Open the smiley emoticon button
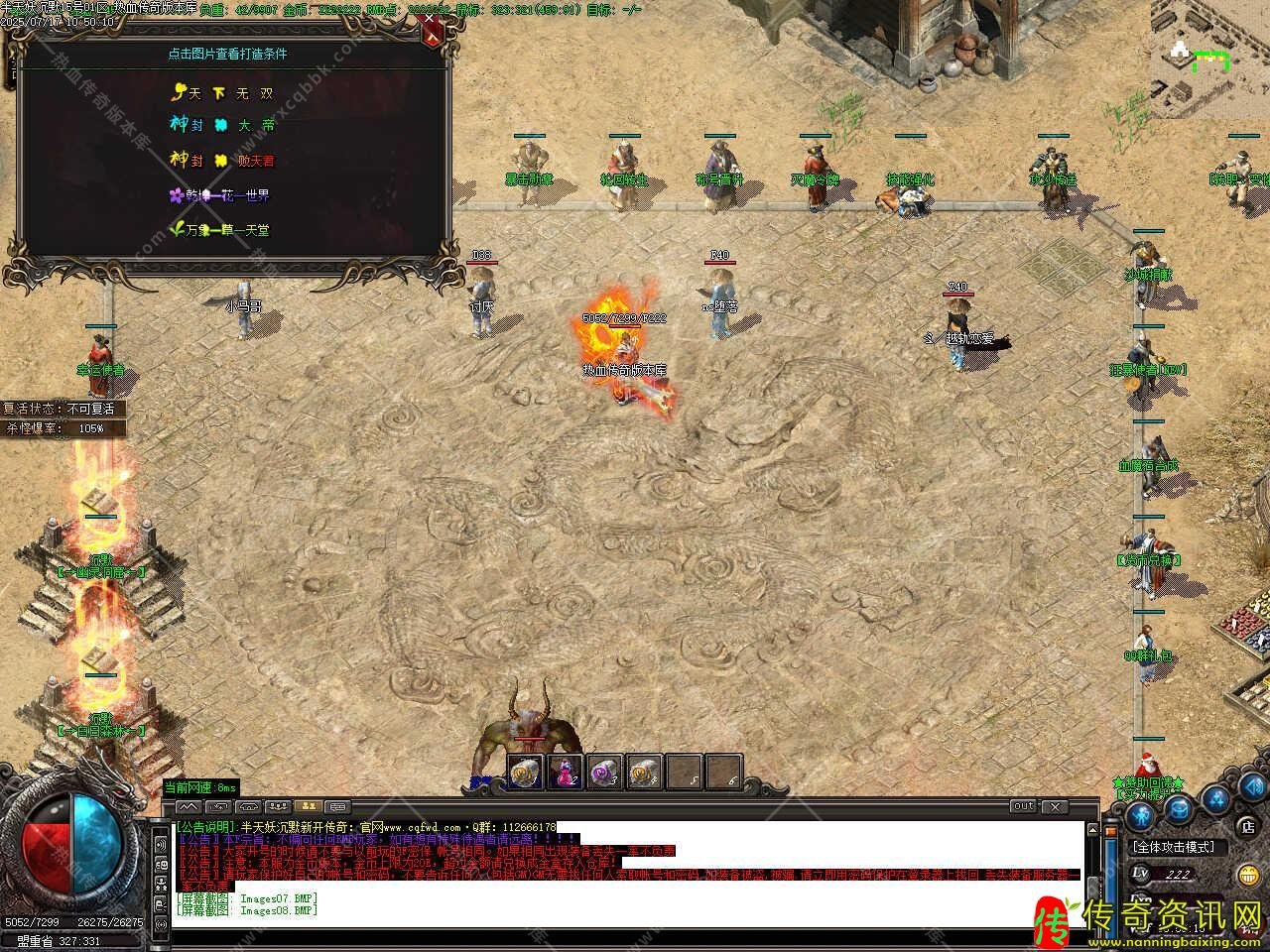The width and height of the screenshot is (1270, 952). click(1247, 875)
